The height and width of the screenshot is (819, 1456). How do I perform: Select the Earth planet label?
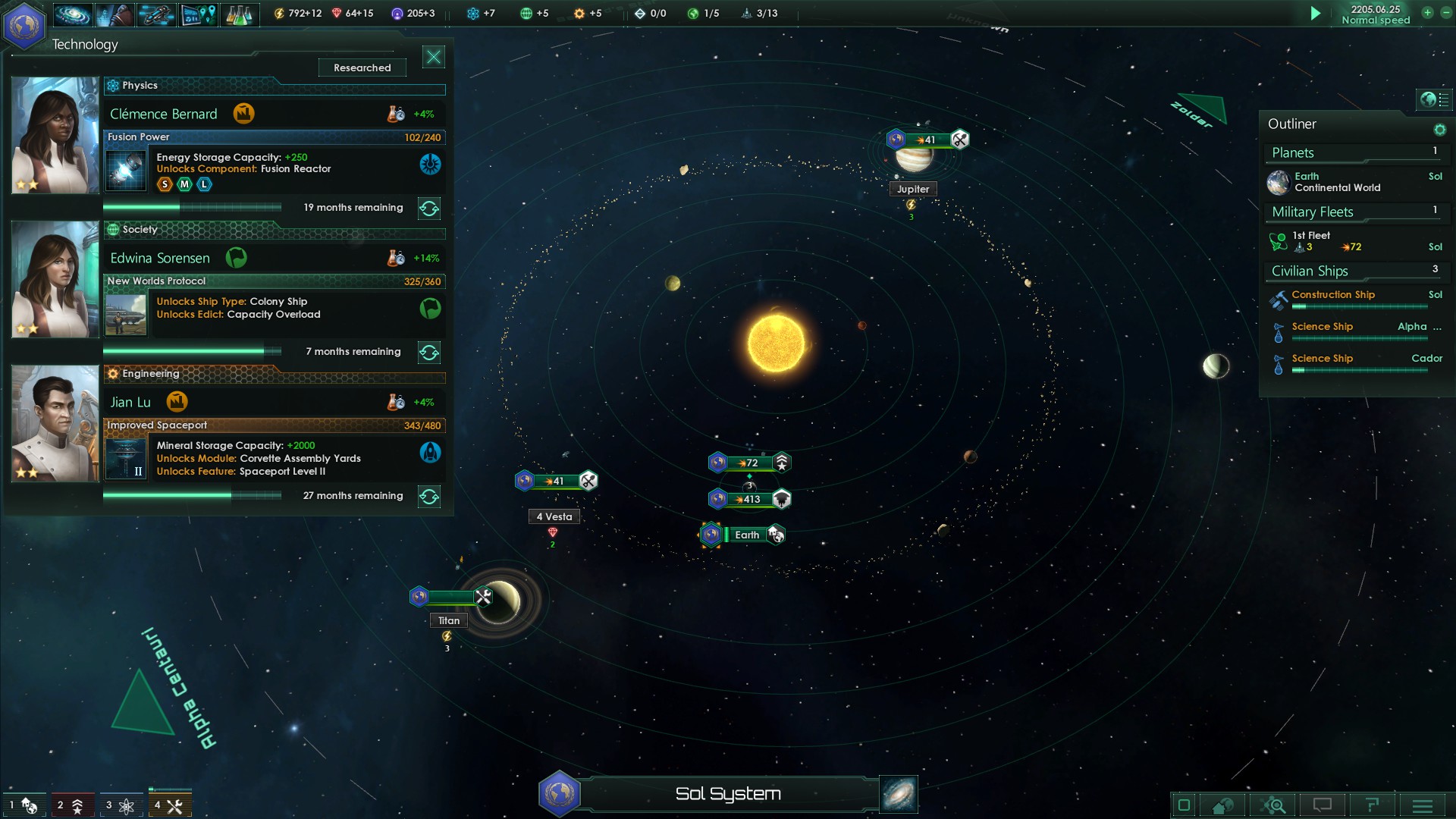coord(747,535)
